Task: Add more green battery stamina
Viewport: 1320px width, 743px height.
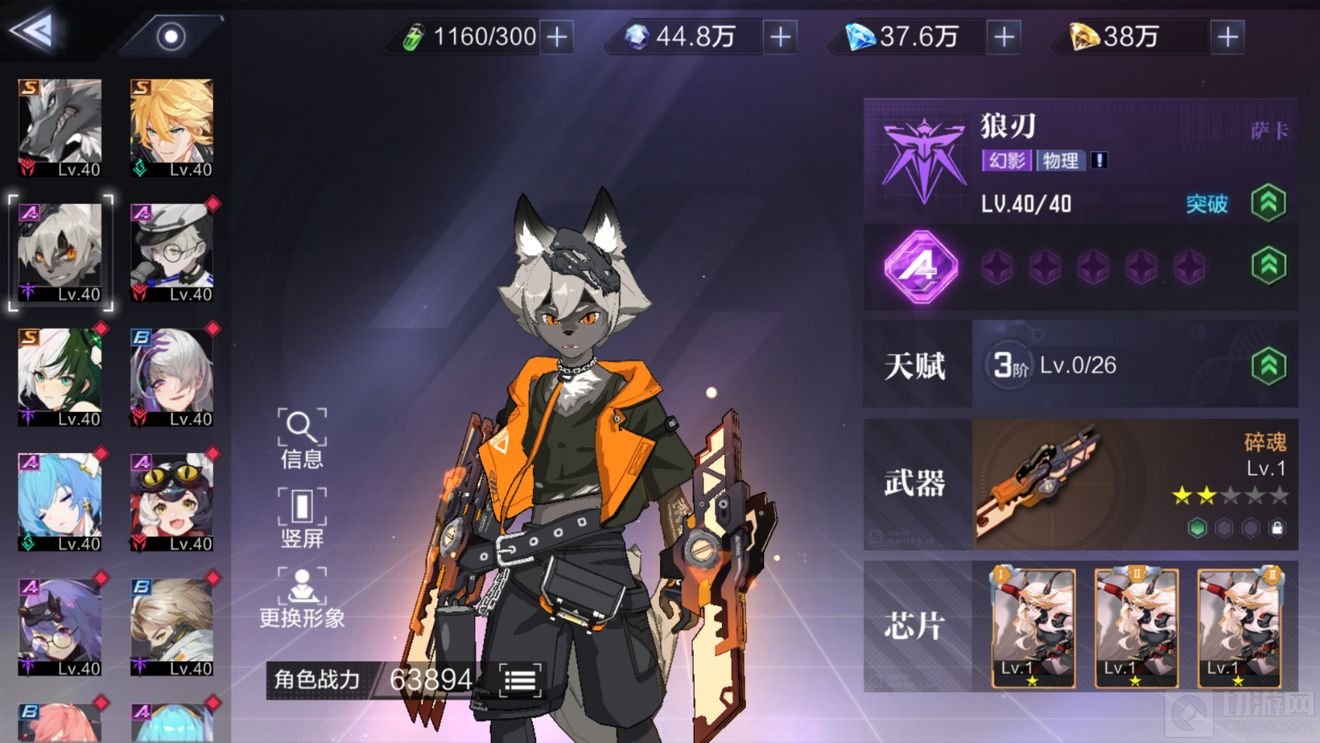Action: 556,38
